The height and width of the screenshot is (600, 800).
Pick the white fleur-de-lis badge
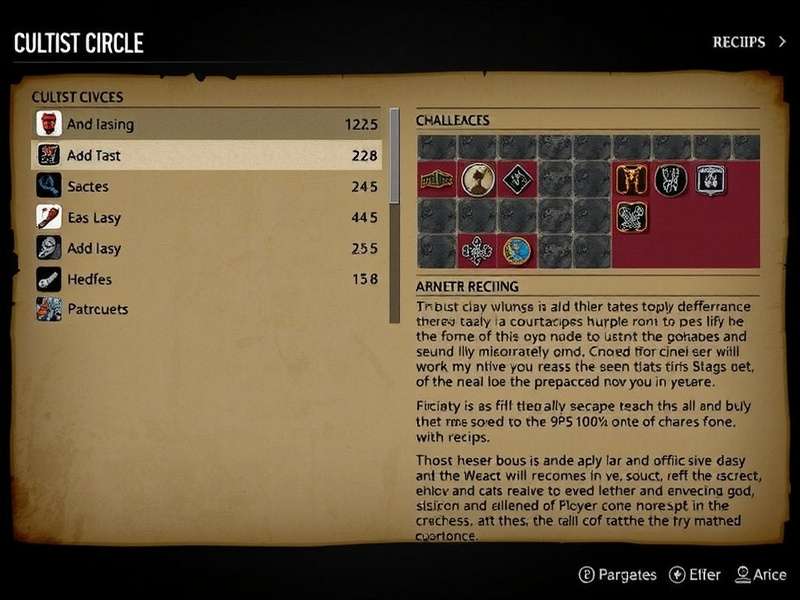tap(477, 250)
